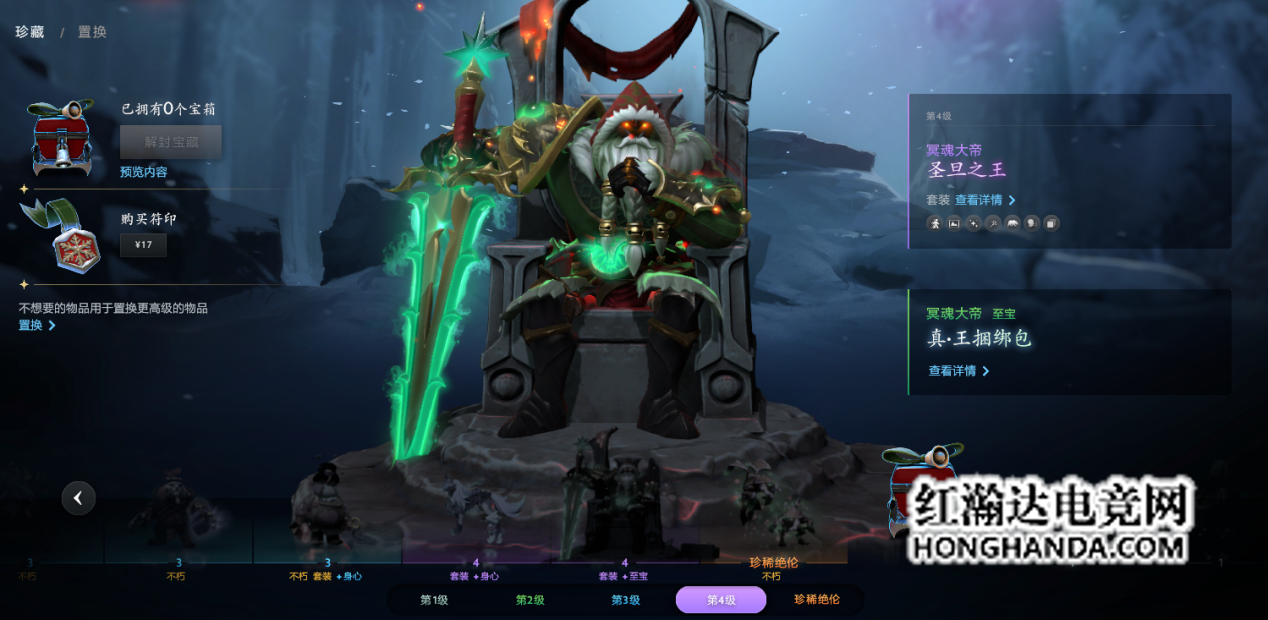1268x620 pixels.
Task: Switch to the 置换 breadcrumb tab
Action: click(92, 32)
